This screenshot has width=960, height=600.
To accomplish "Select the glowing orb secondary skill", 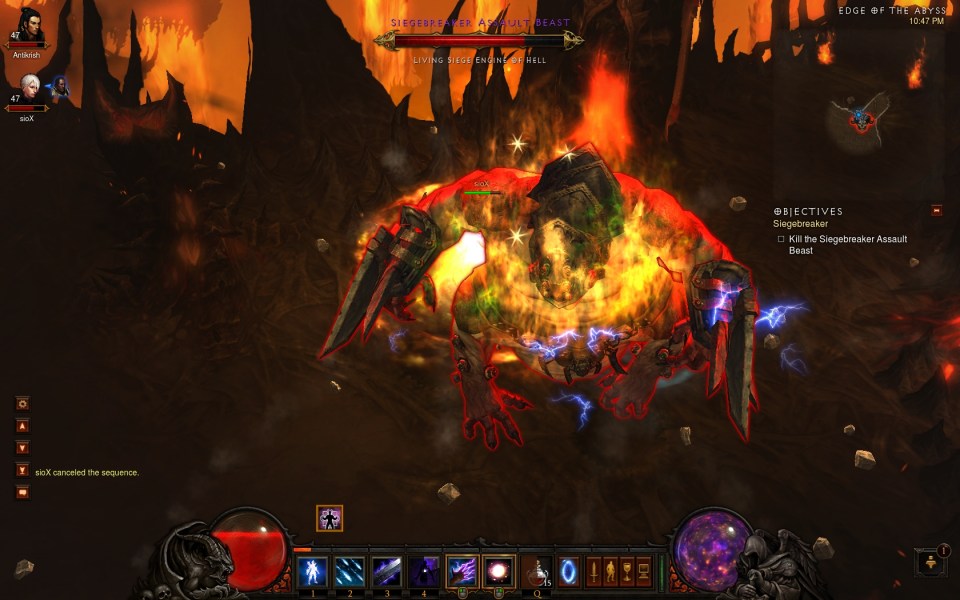I will [x=498, y=571].
